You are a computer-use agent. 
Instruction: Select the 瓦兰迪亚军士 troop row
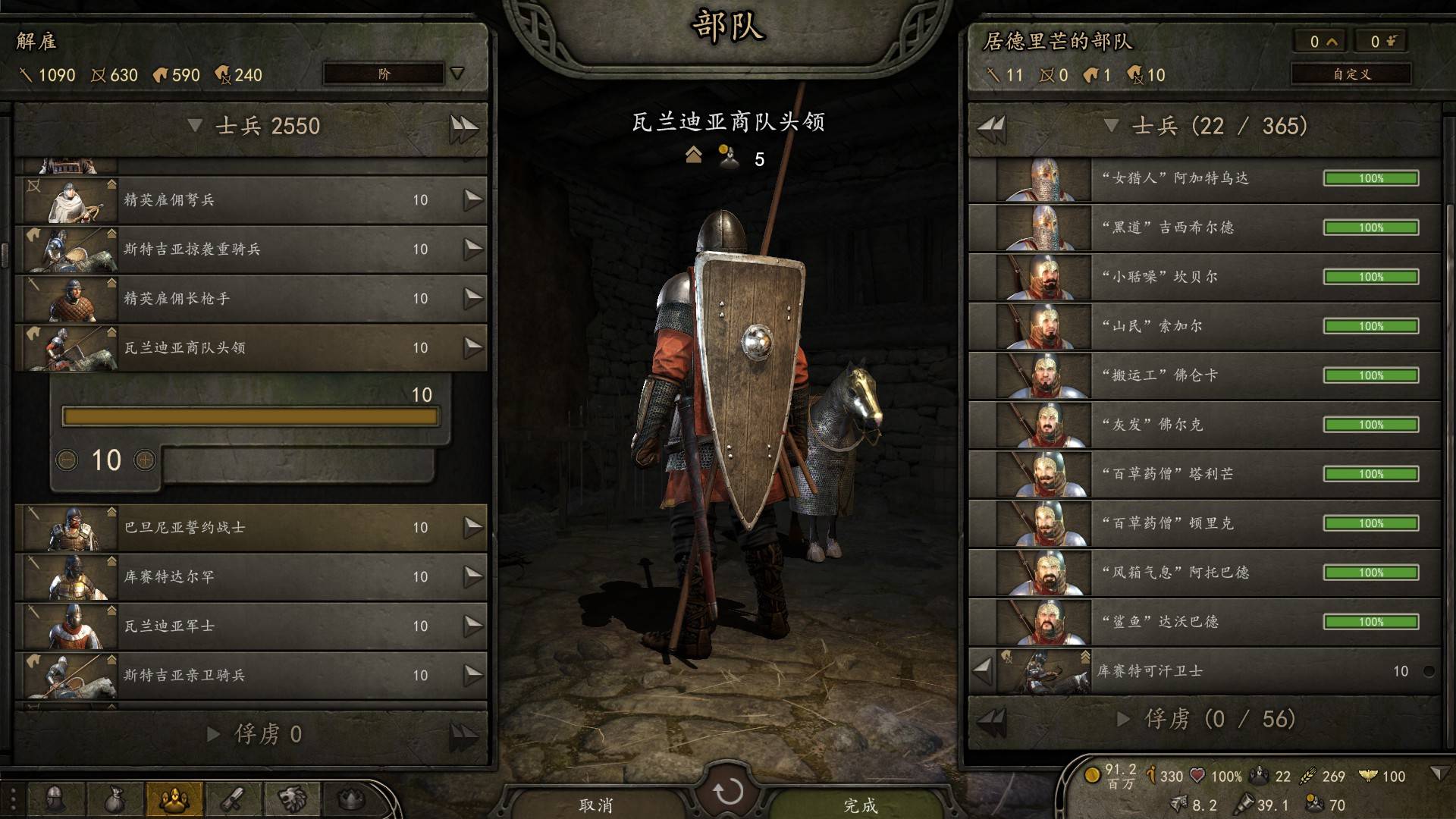point(250,626)
